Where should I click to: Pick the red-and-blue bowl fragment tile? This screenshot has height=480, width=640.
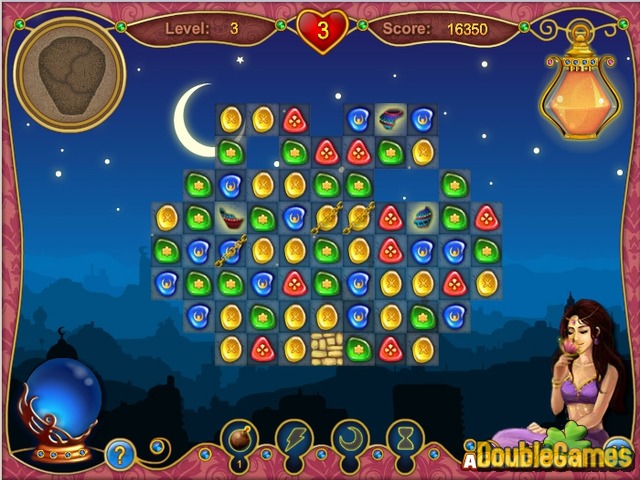pos(230,218)
